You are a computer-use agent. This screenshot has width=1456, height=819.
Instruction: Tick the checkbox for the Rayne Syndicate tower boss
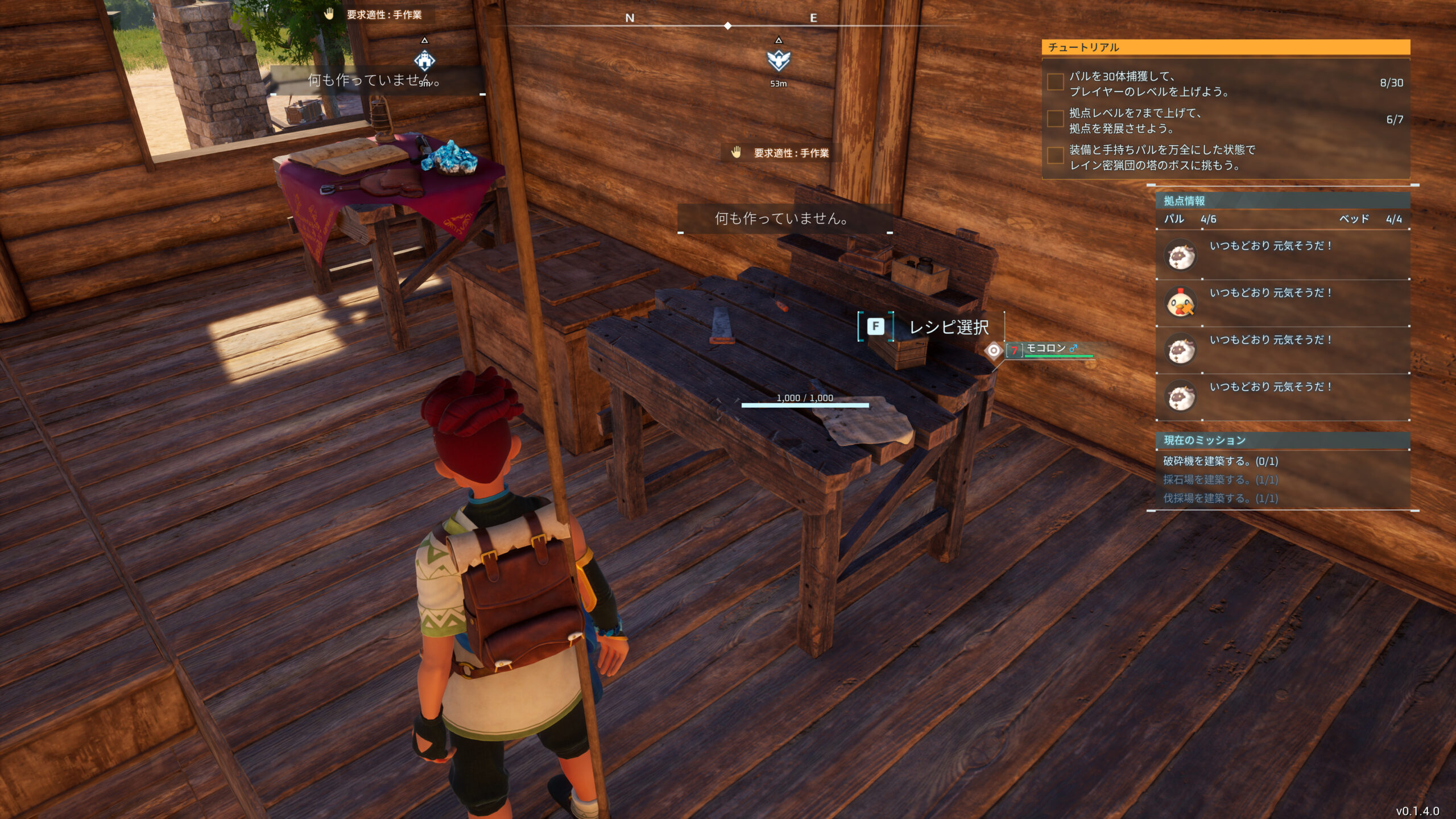pyautogui.click(x=1056, y=156)
